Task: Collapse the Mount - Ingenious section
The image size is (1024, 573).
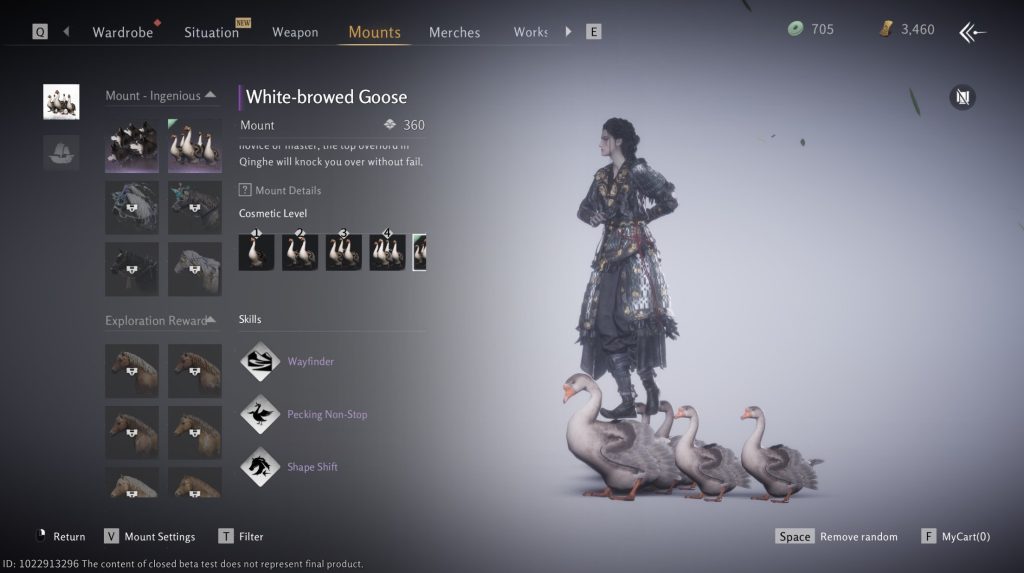Action: coord(210,96)
